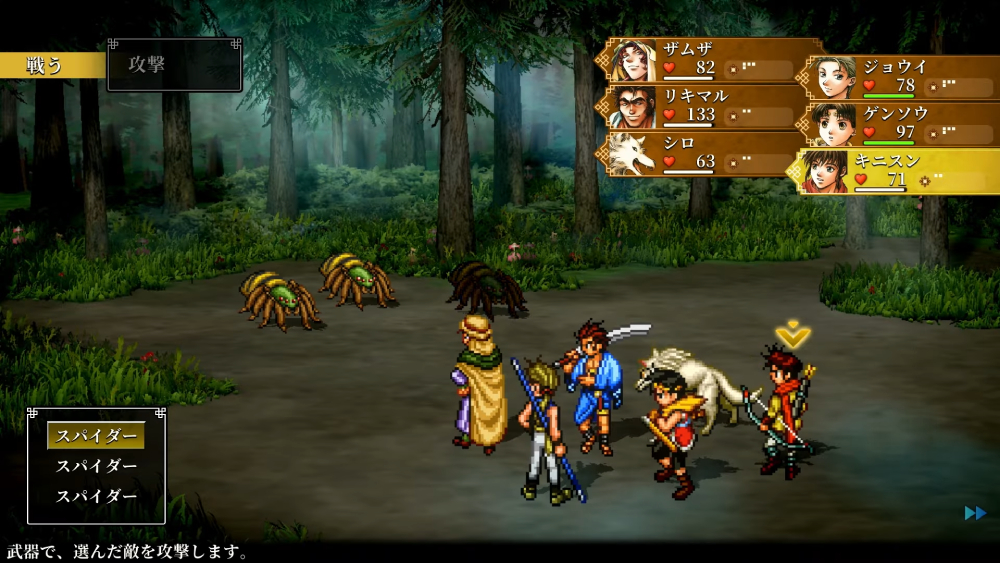Choose the highlighted スパイダー target entry
The height and width of the screenshot is (563, 1000).
[x=96, y=436]
